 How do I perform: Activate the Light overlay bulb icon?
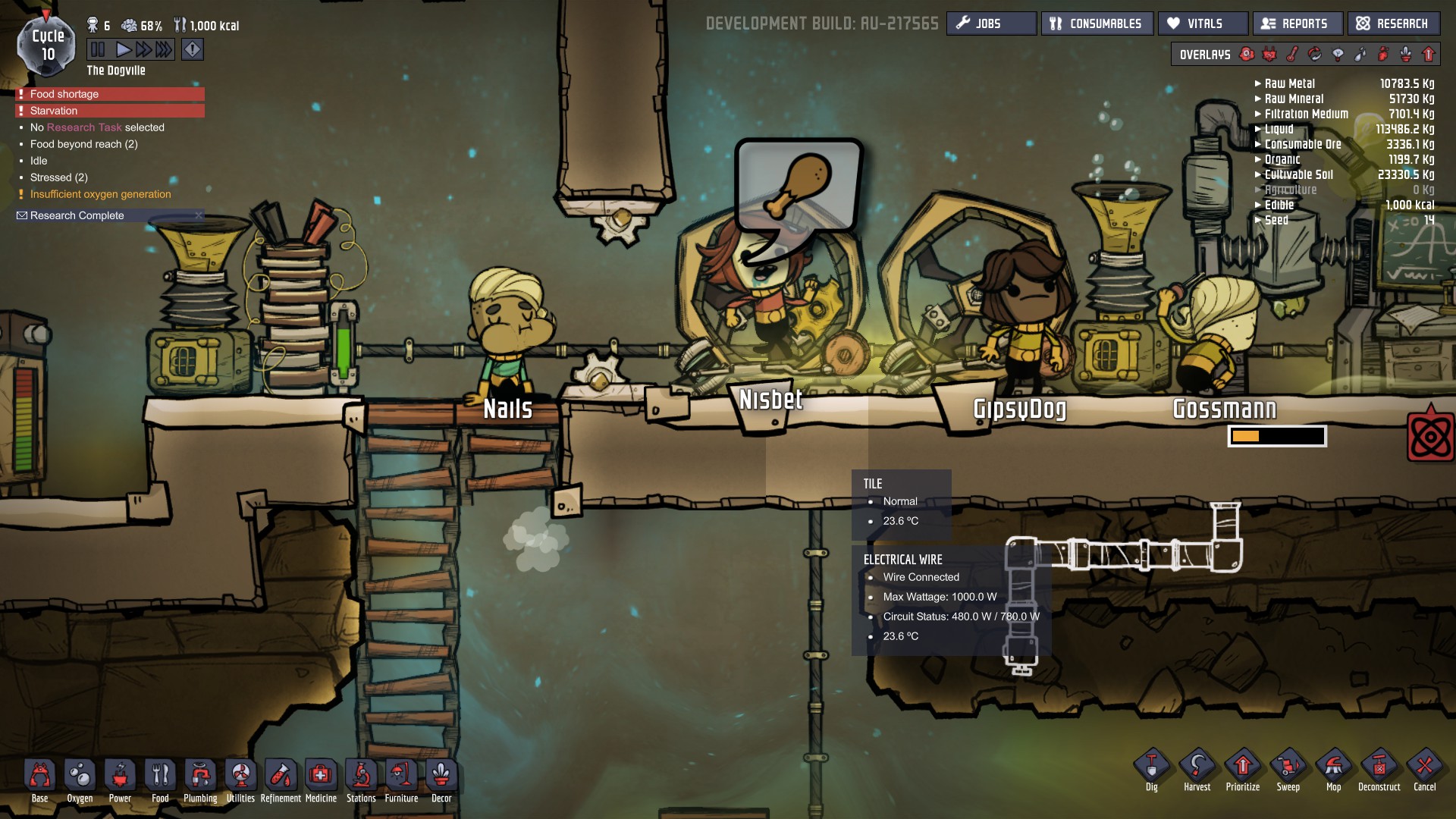(1338, 55)
